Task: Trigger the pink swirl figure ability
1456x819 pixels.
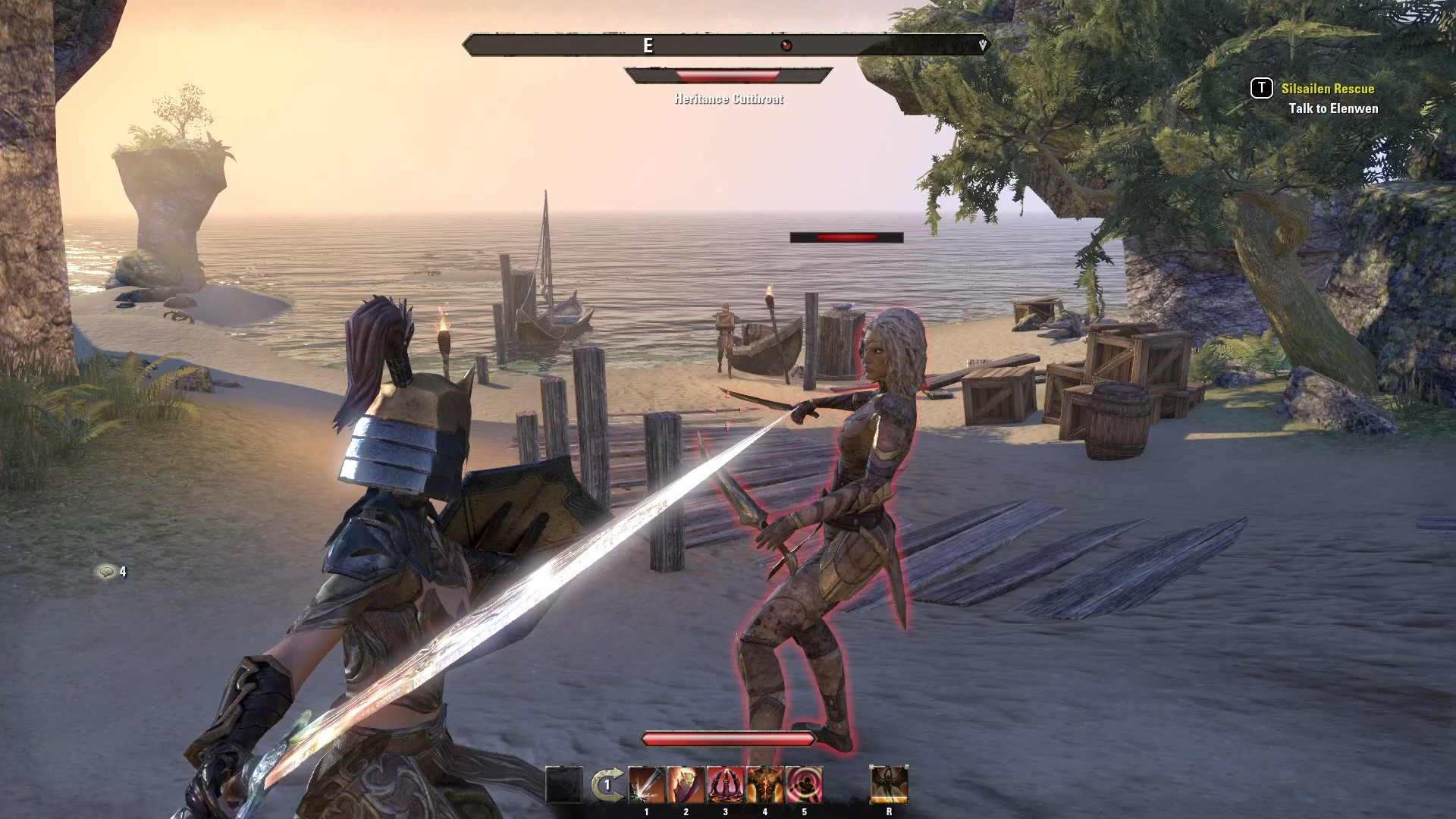Action: click(x=804, y=785)
